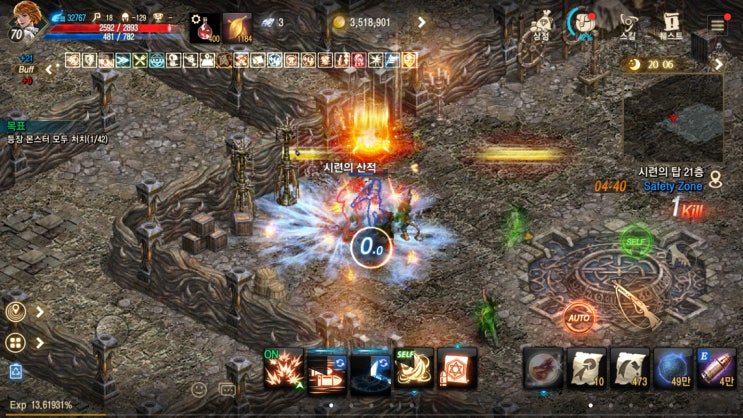Toggle the explosion skill marked ON
This screenshot has width=743, height=418.
point(283,368)
